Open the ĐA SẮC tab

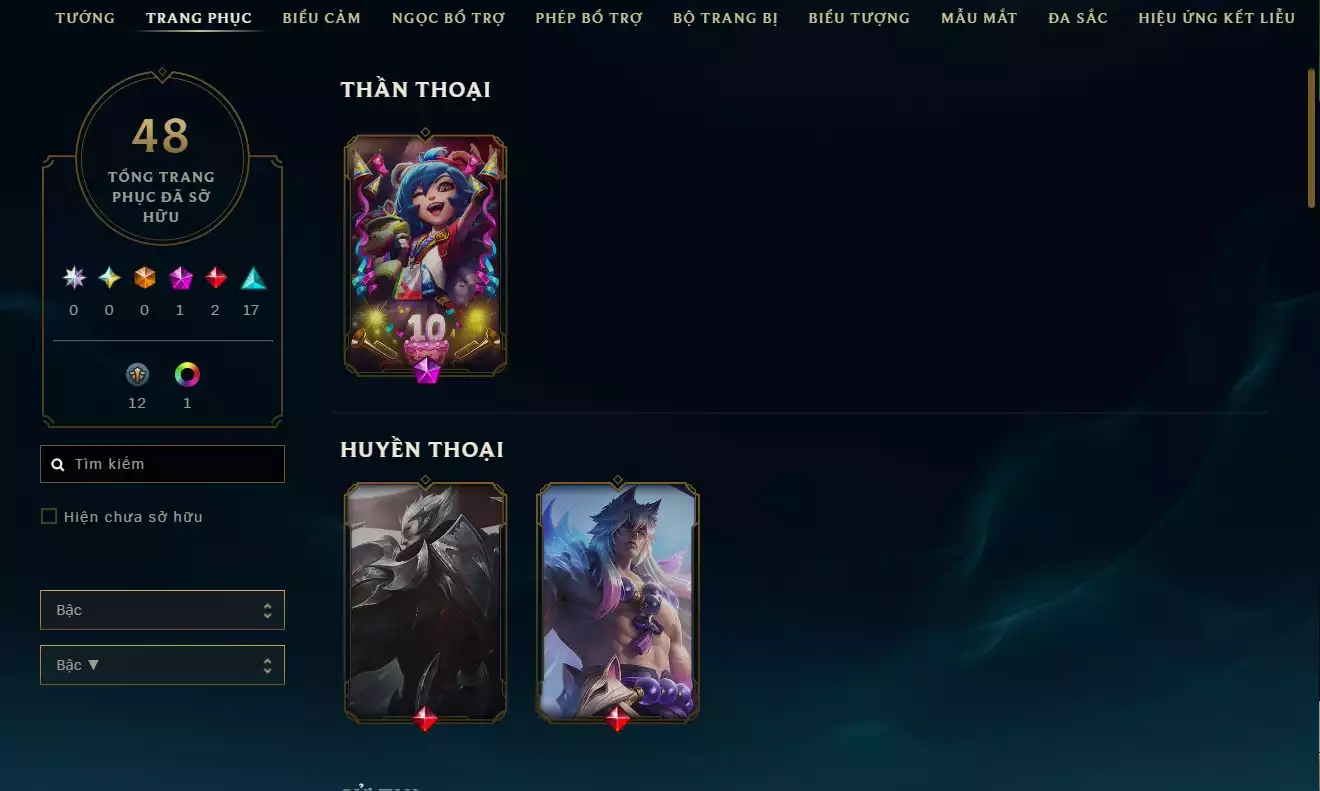pyautogui.click(x=1077, y=17)
